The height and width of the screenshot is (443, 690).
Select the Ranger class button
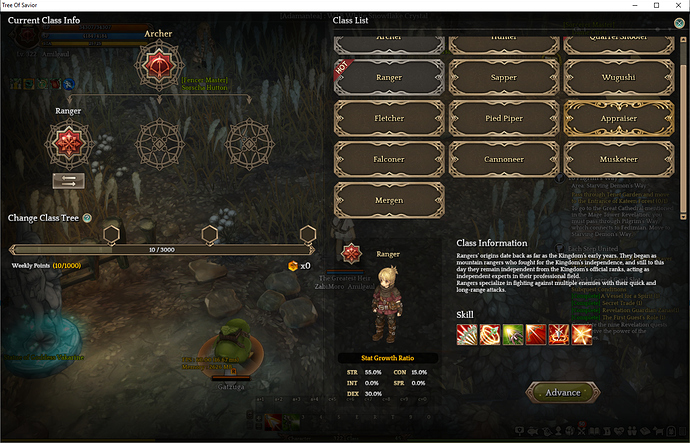click(x=388, y=74)
